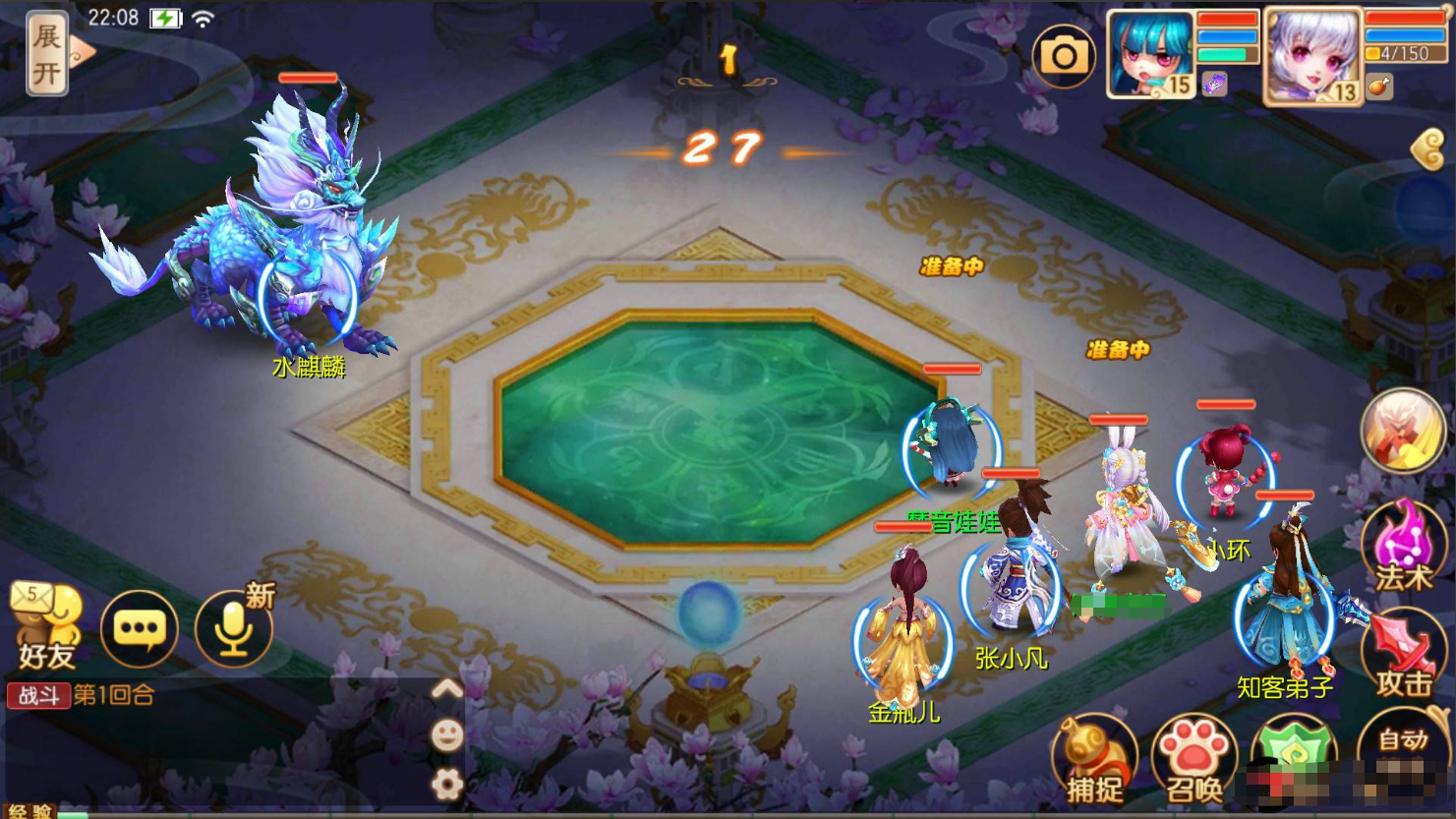Open the white-haired level 13 portrait
The image size is (1456, 819).
coord(1311,56)
